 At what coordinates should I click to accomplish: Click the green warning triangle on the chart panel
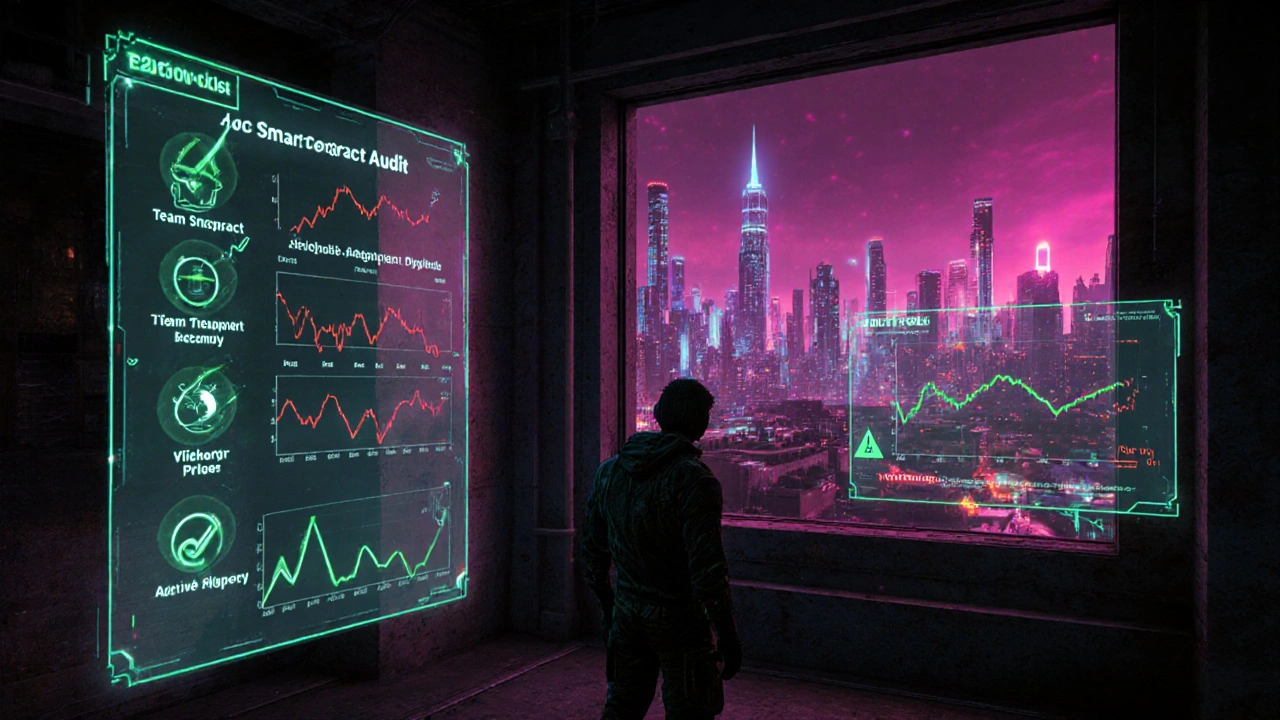click(x=866, y=443)
